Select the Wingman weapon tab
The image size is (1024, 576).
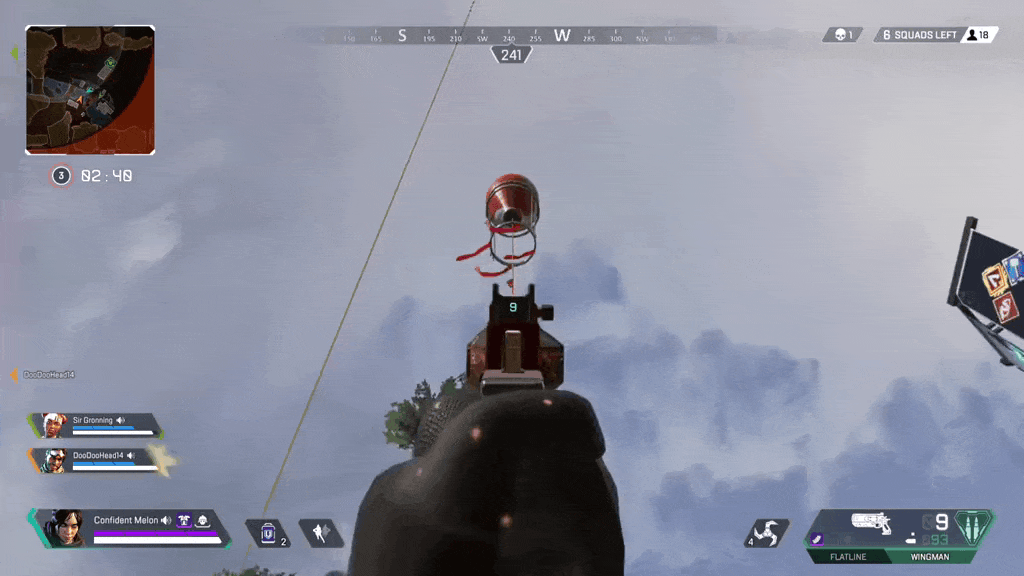(930, 557)
